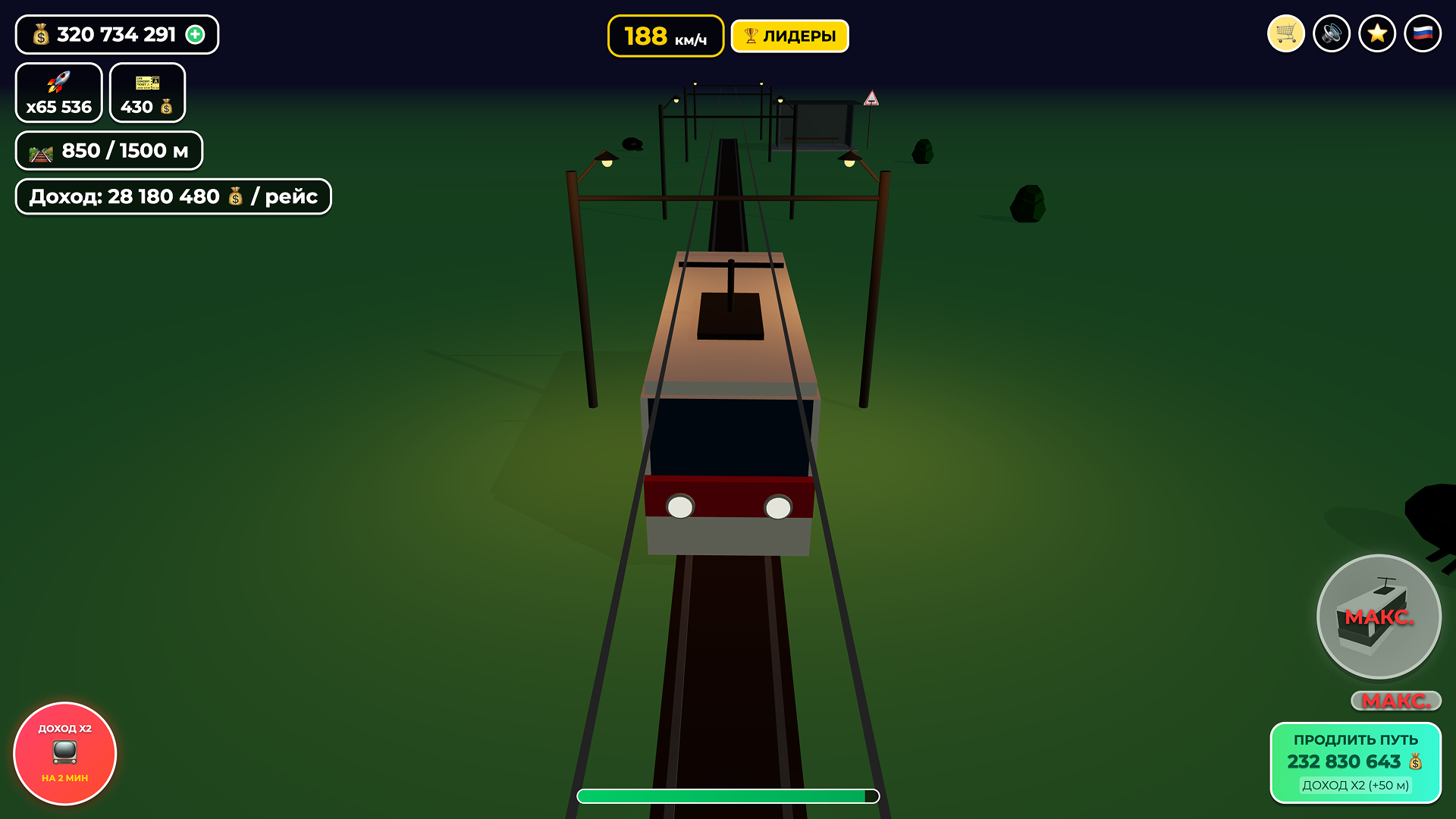Viewport: 1456px width, 819px height.
Task: View the 850 / 1500 м route panel
Action: pos(108,150)
